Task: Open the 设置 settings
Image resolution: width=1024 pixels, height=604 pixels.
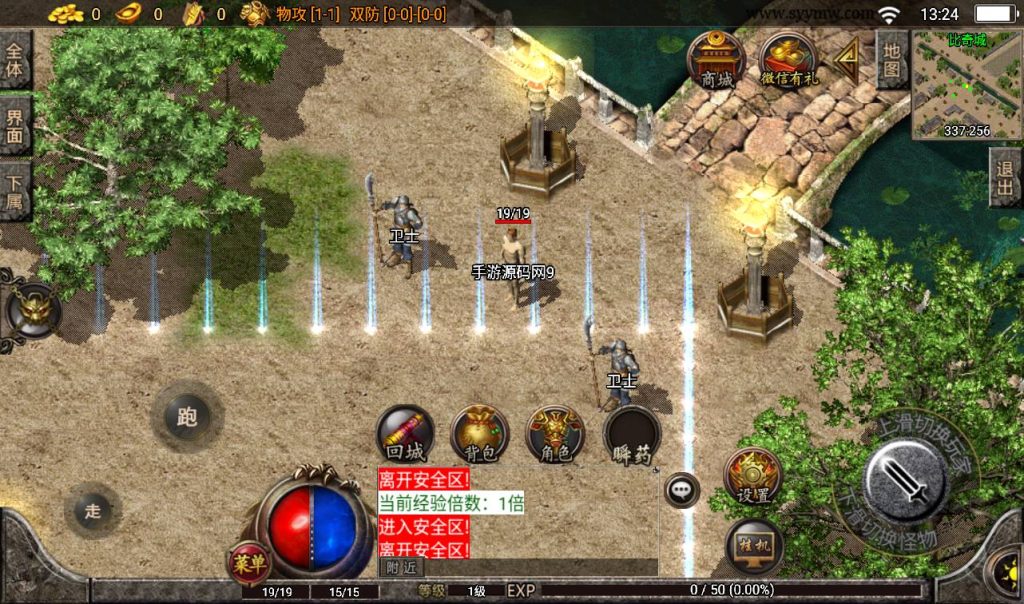Action: tap(753, 476)
